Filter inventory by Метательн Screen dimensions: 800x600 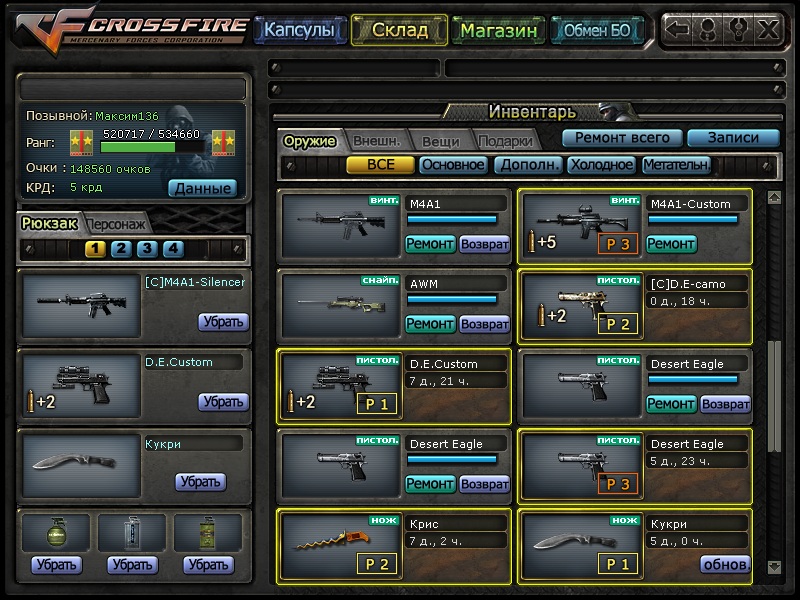[676, 165]
